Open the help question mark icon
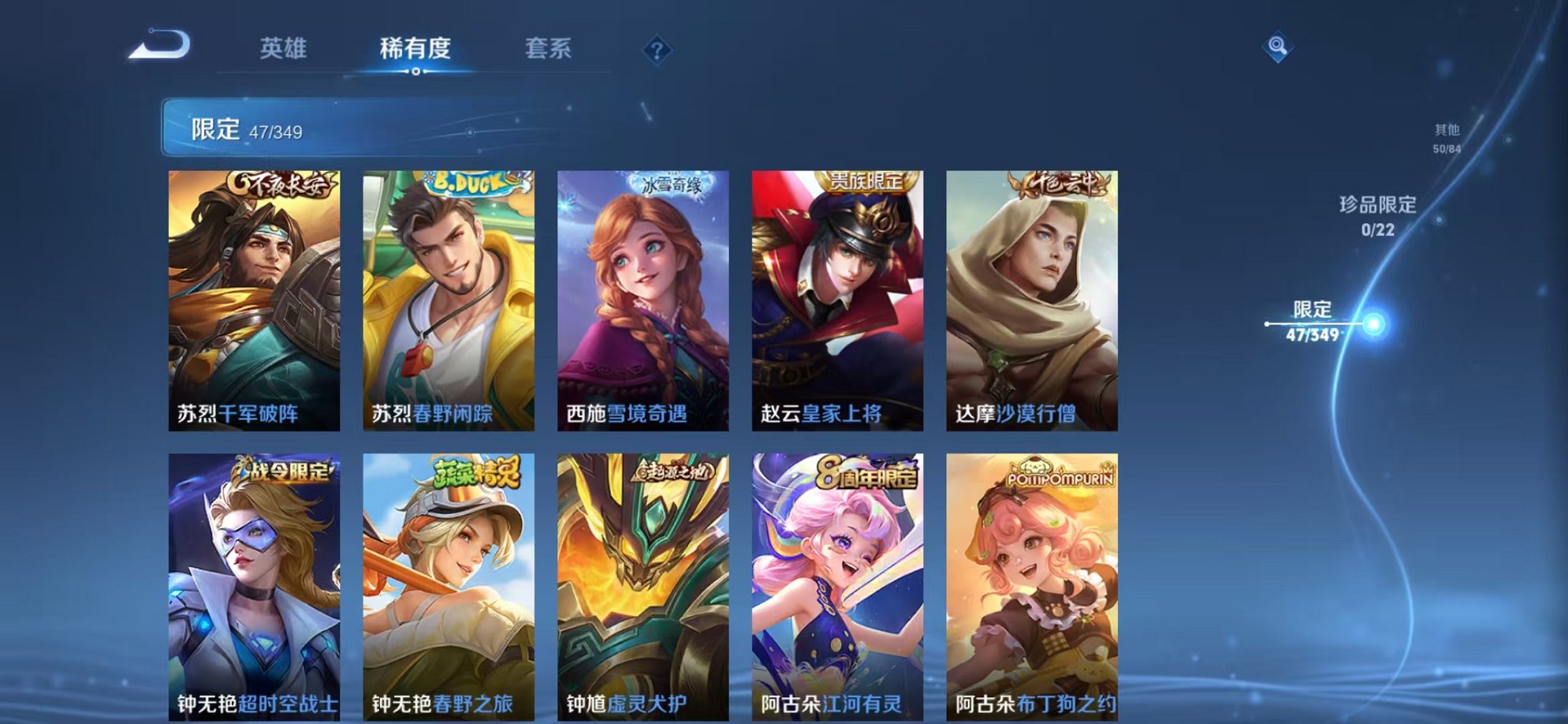 click(x=656, y=50)
